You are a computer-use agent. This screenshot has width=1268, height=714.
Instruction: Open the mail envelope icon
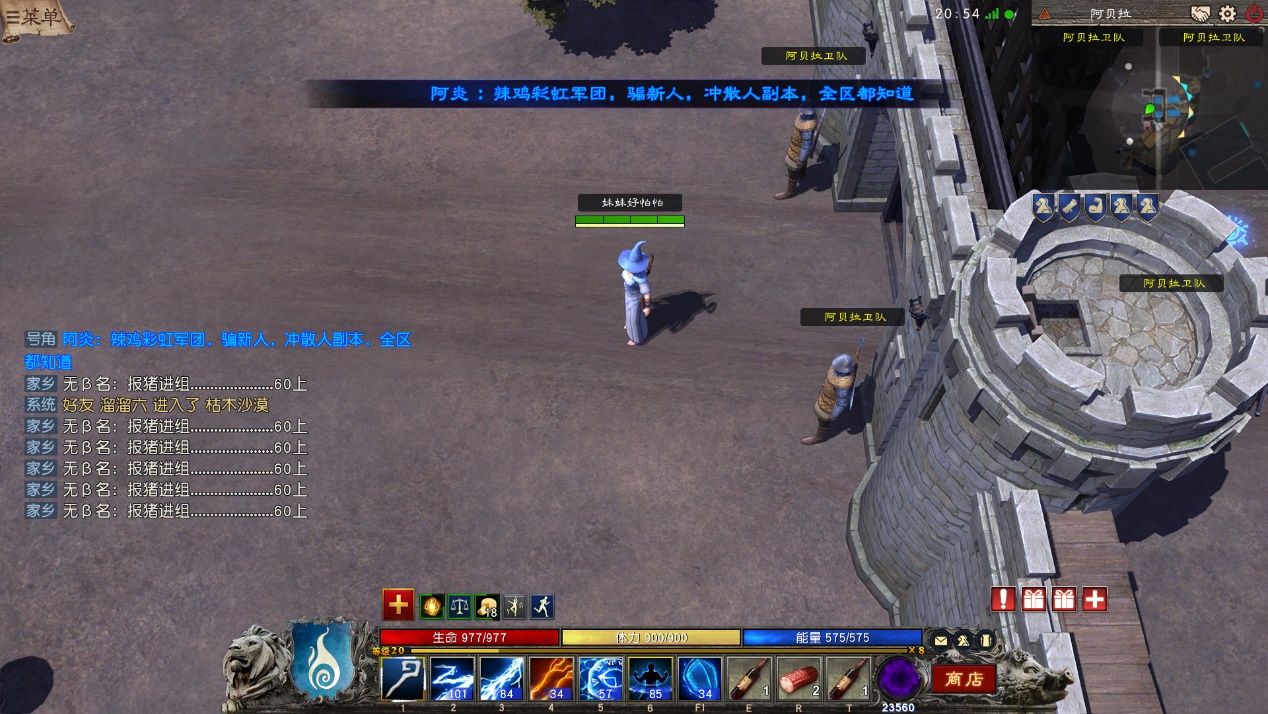click(941, 640)
